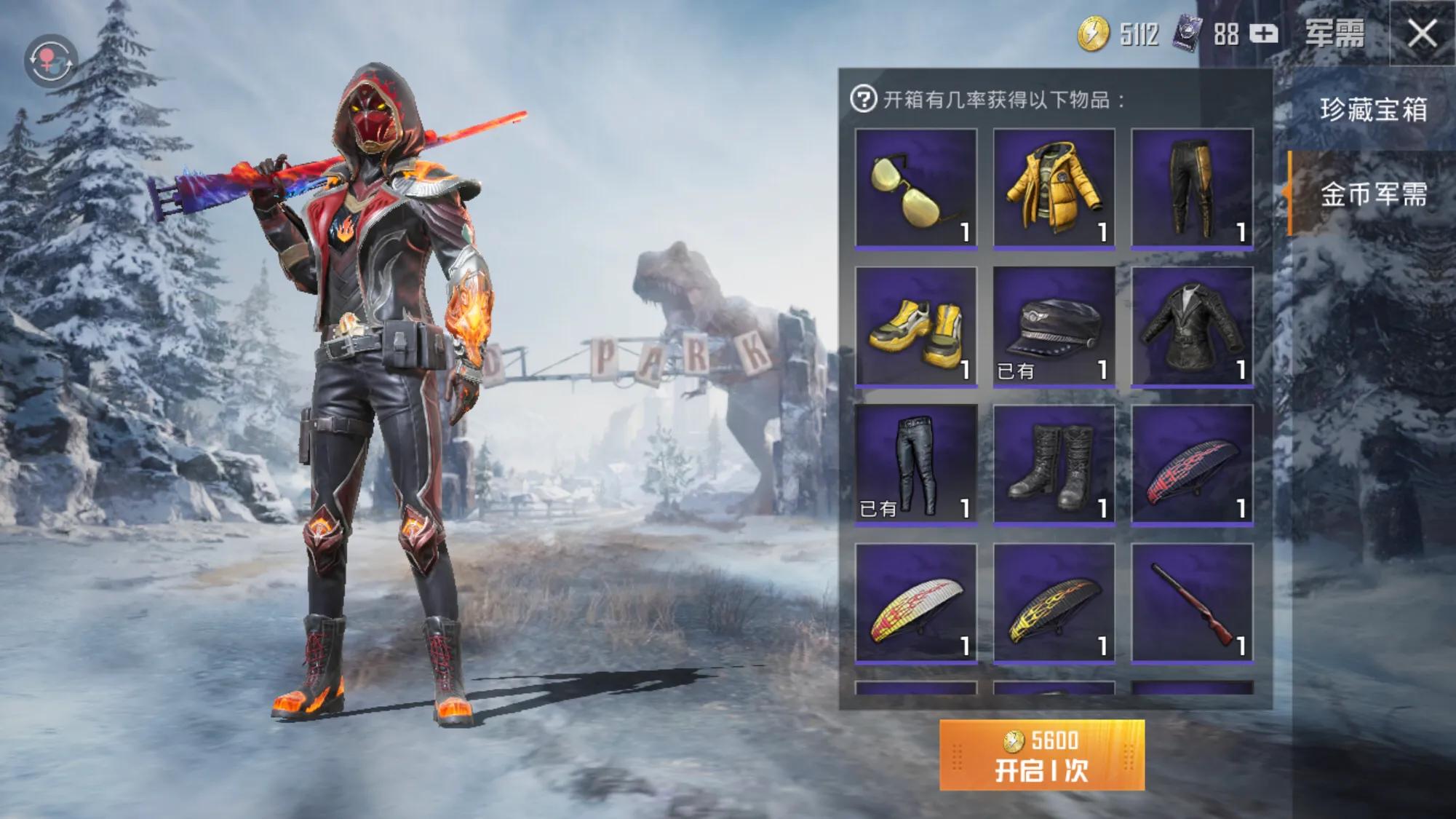Switch to the 珍藏宝箱 tab

point(1372,110)
